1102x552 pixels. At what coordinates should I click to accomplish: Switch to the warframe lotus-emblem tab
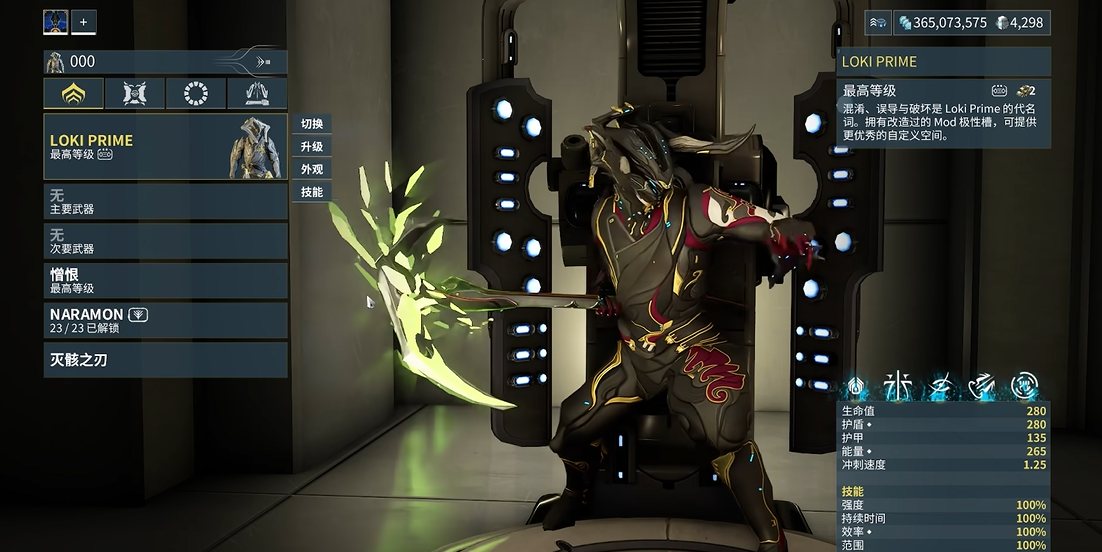tap(74, 94)
